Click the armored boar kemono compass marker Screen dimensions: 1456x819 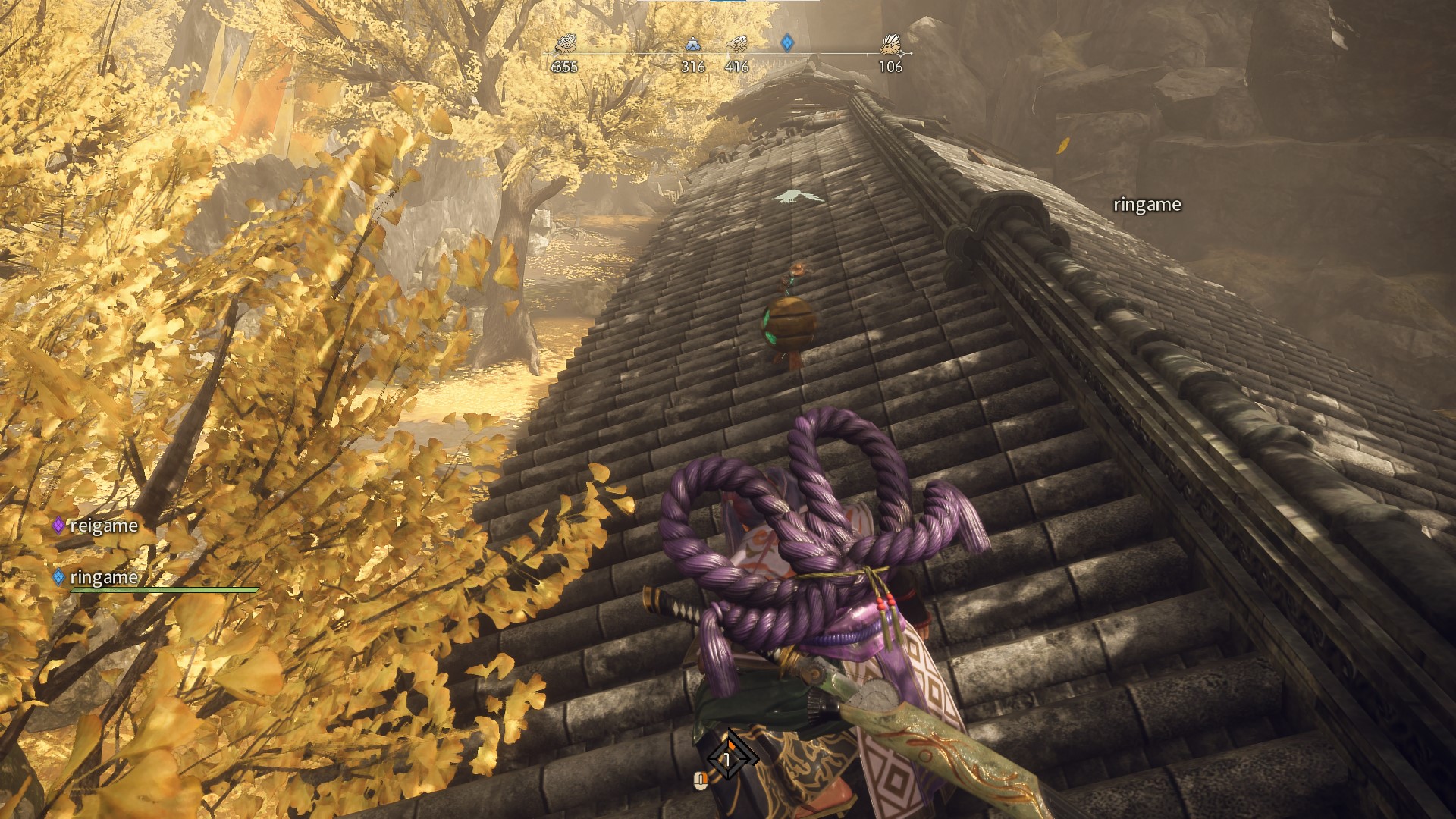pyautogui.click(x=564, y=45)
